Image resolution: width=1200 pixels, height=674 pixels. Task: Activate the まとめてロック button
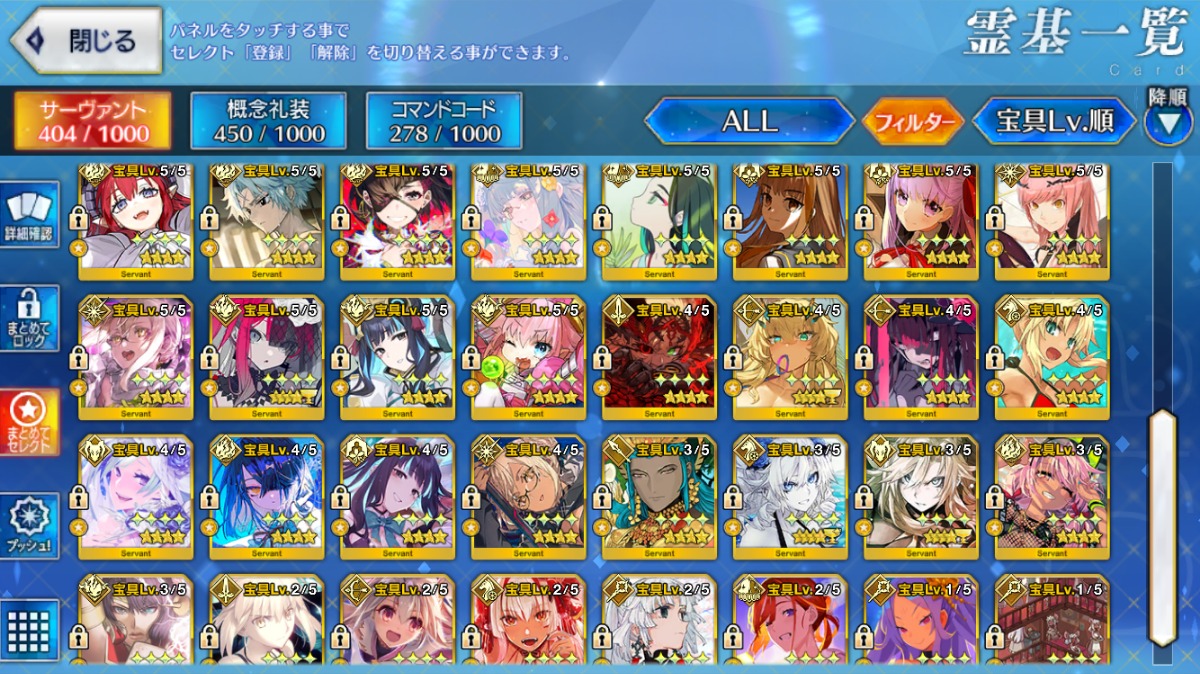point(30,318)
